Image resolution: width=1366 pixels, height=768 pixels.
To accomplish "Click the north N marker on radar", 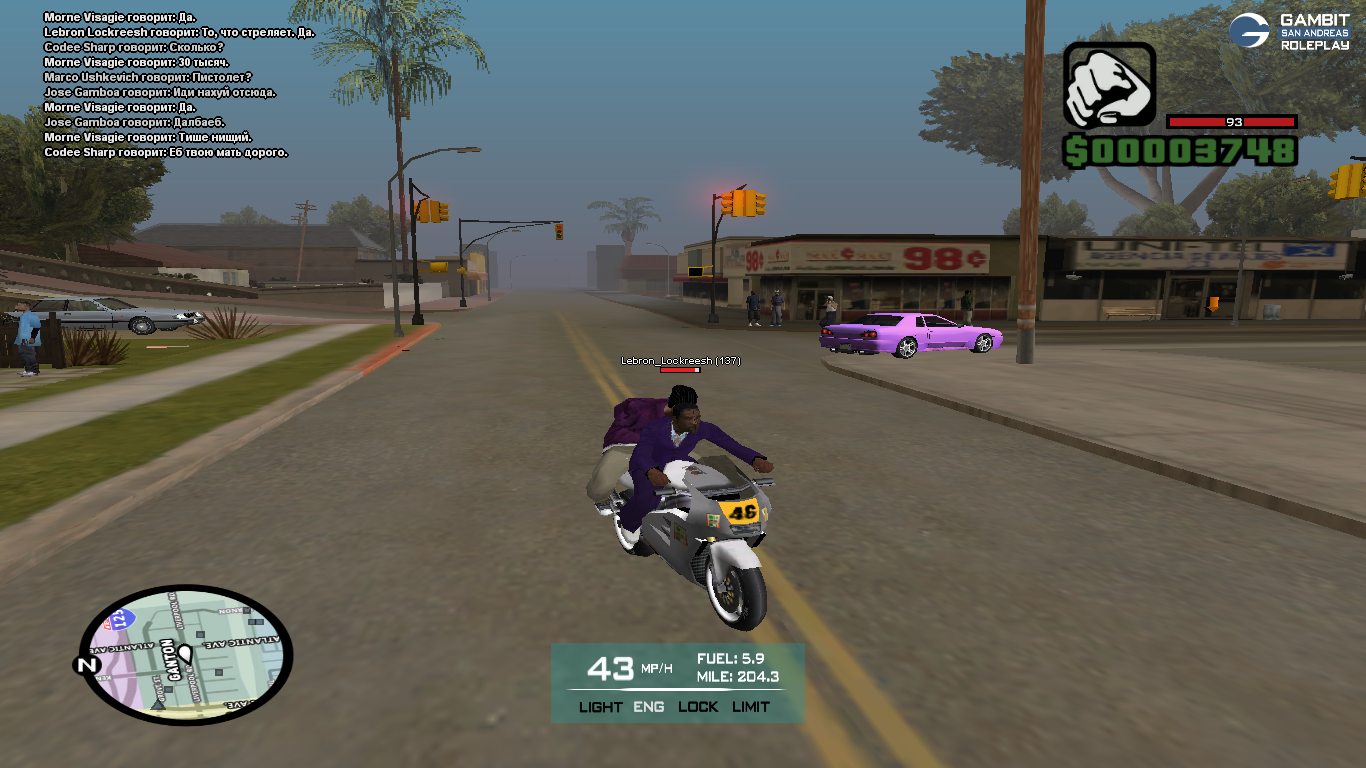I will (x=87, y=664).
